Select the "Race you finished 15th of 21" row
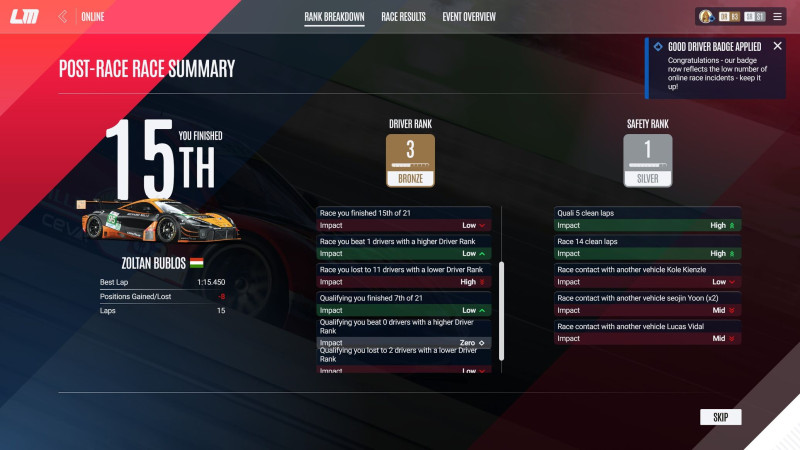 click(x=403, y=219)
